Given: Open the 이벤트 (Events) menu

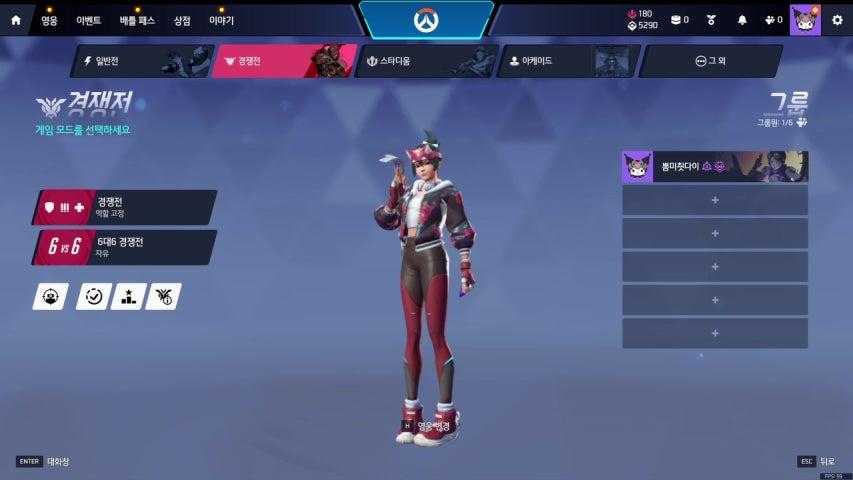Looking at the screenshot, I should point(90,20).
